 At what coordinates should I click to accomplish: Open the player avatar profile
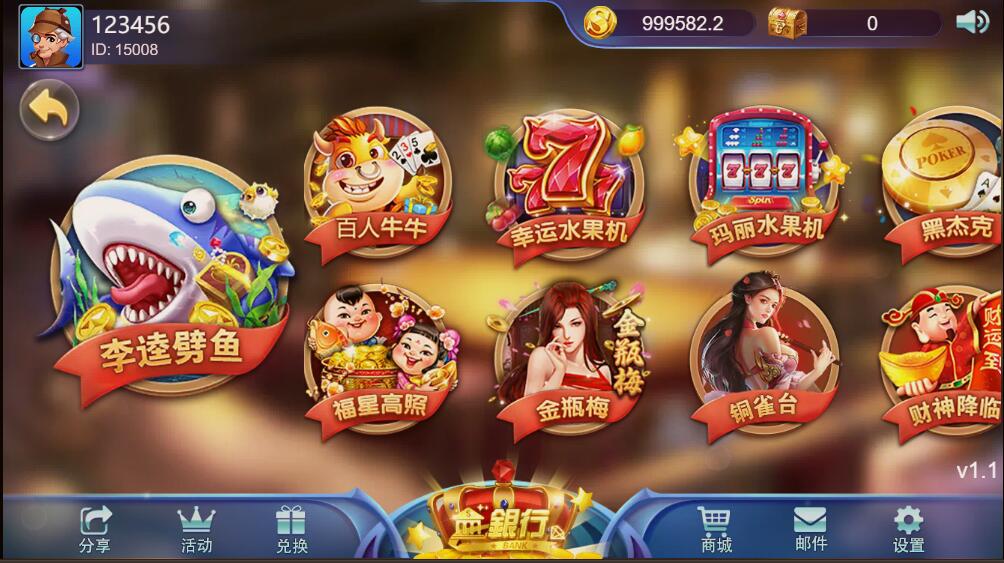50,37
